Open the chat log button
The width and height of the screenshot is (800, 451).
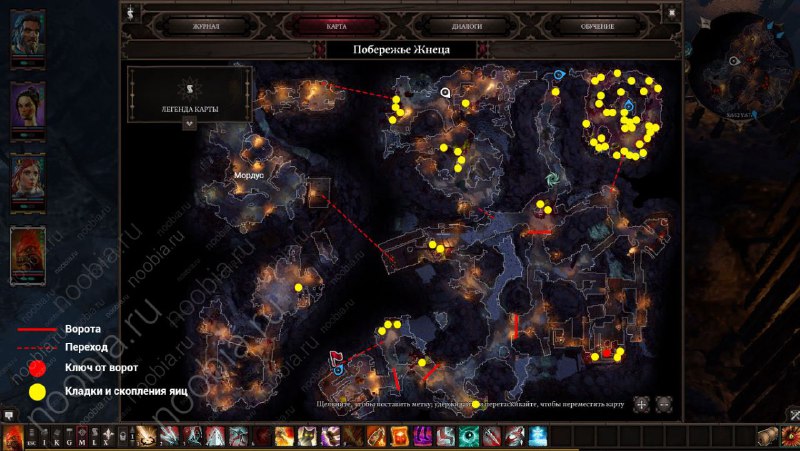pos(8,415)
